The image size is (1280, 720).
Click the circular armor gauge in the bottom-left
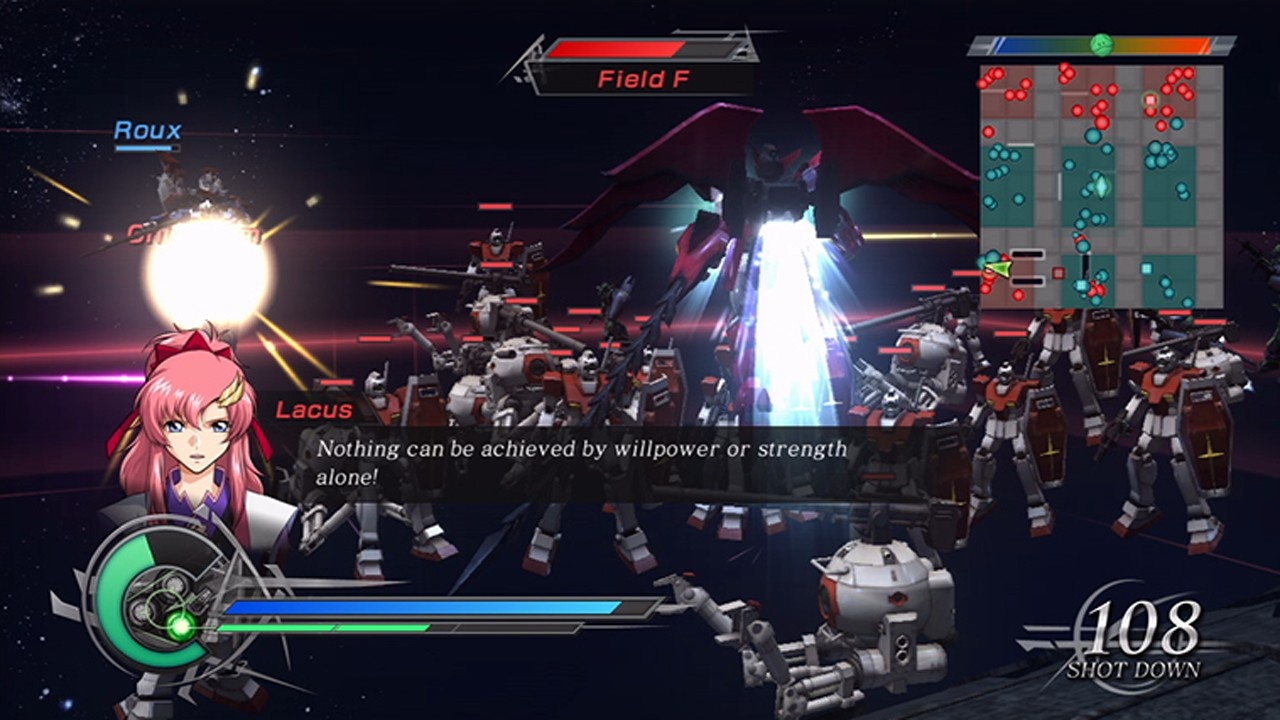click(150, 600)
